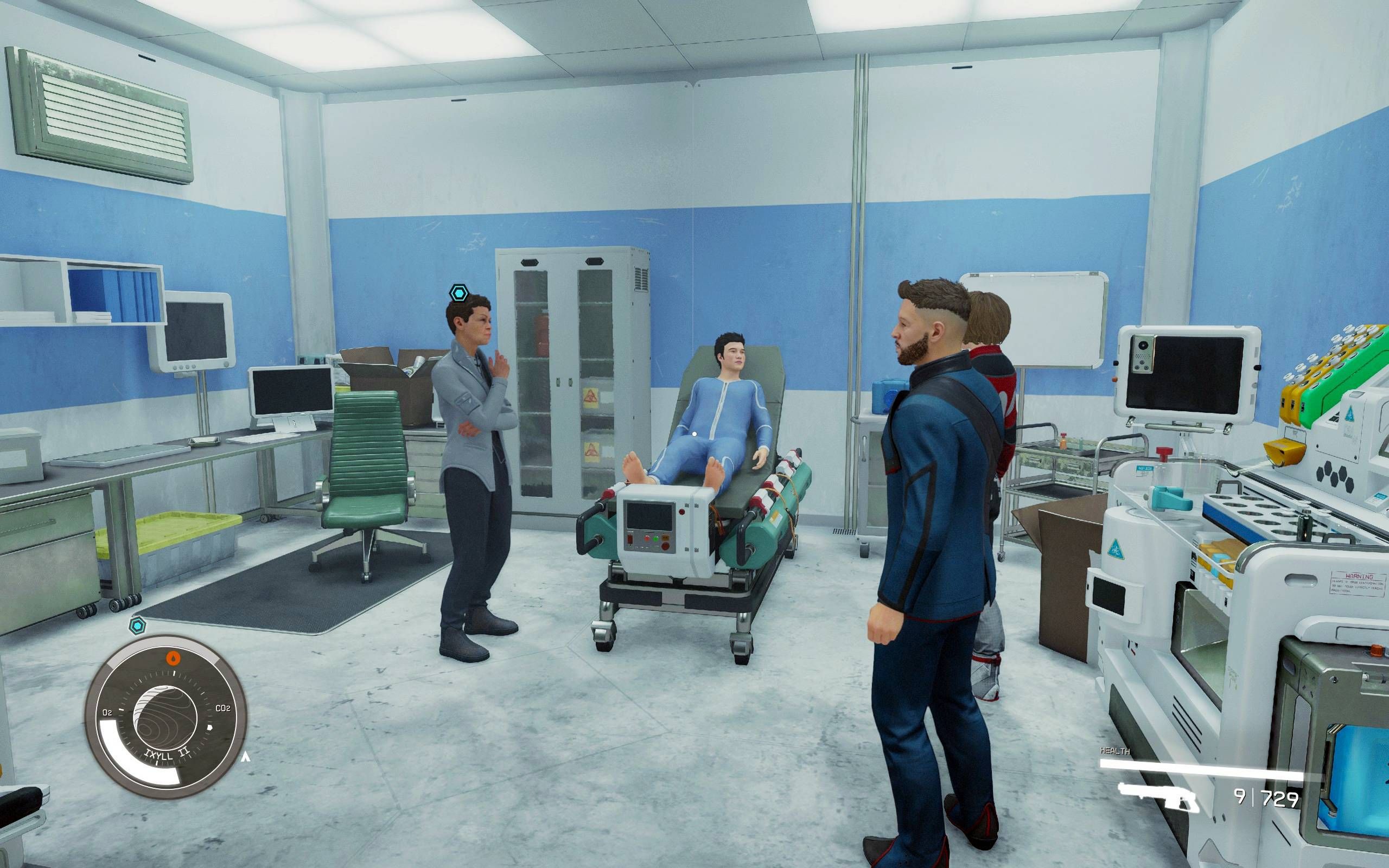Select the blue hexagon quest marker above the doctor
Screen dimensions: 1389x868
click(458, 294)
